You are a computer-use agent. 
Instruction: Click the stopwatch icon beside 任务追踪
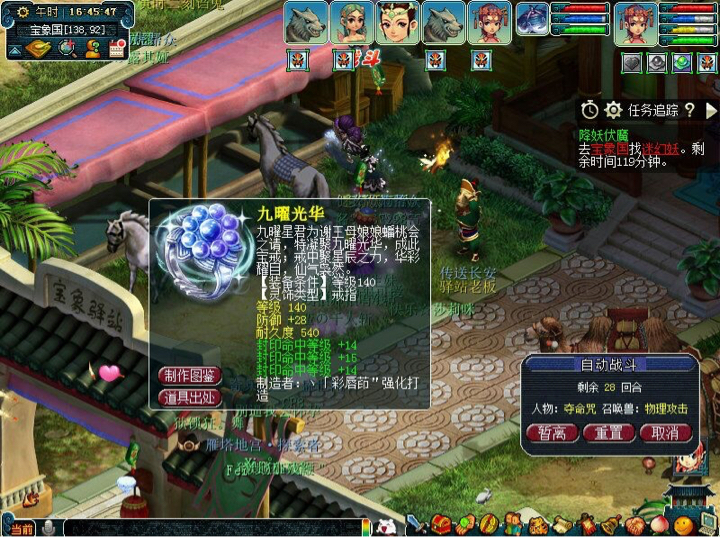click(x=590, y=110)
